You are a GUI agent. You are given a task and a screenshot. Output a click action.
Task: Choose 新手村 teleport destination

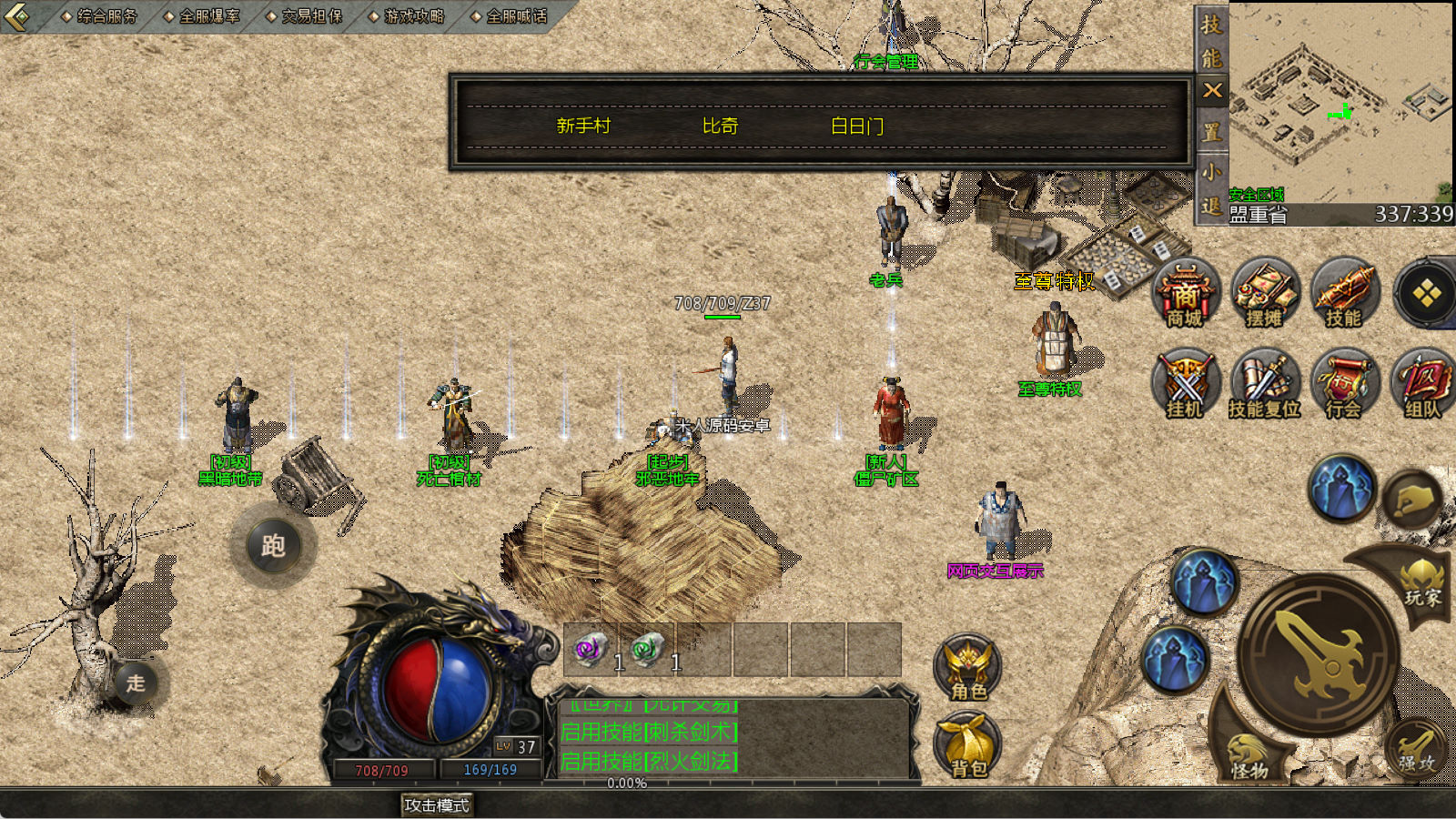583,126
